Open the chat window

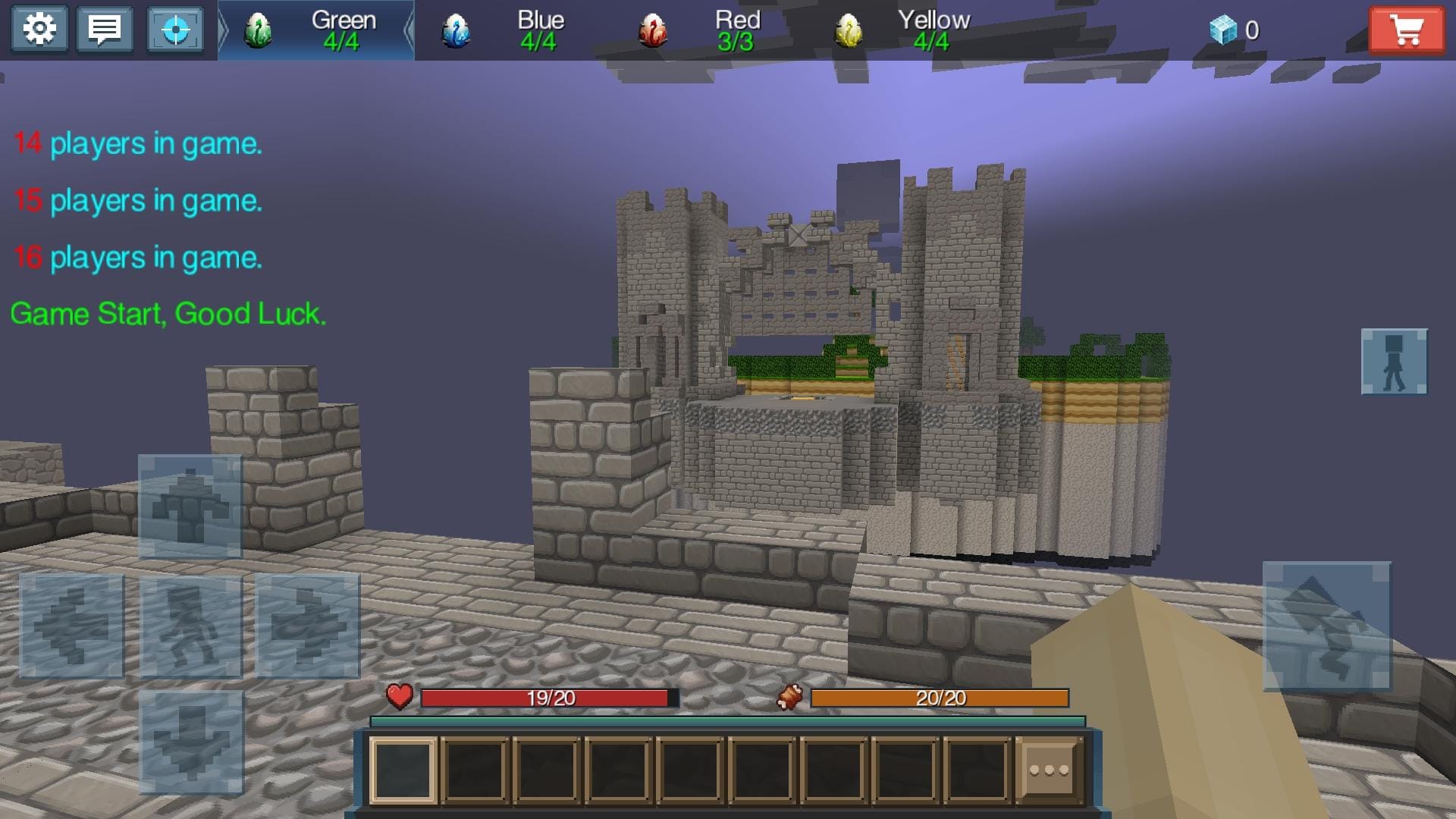point(105,29)
